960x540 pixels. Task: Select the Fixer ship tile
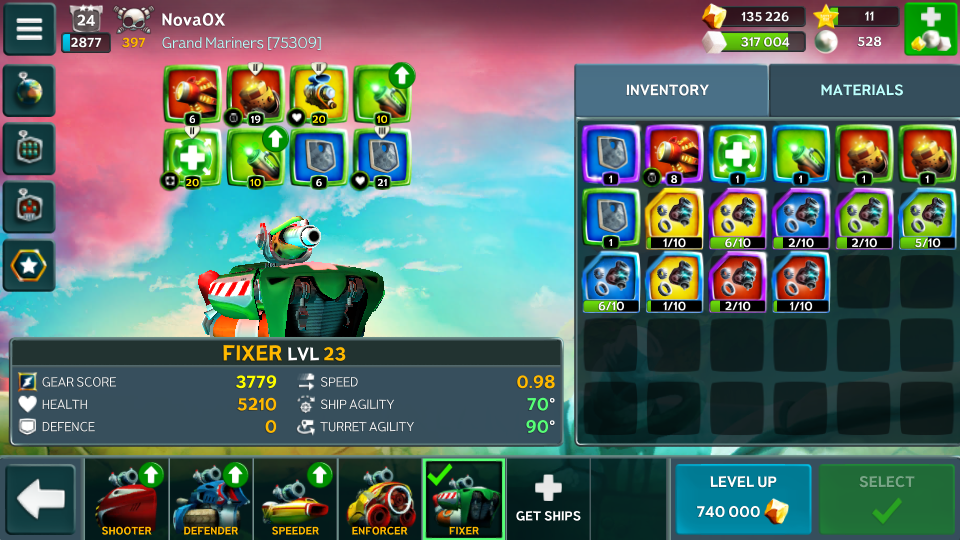click(x=464, y=498)
